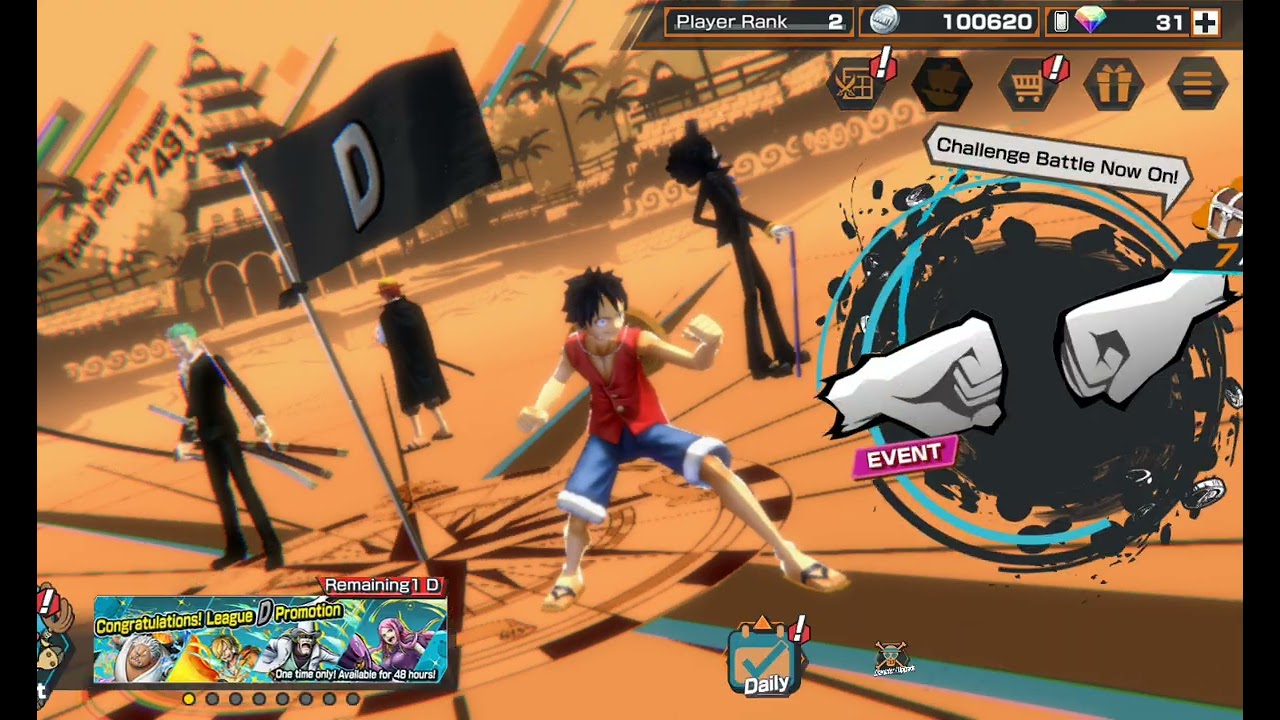Select the second banner page dot
Screen dimensions: 1280x720
(x=212, y=699)
